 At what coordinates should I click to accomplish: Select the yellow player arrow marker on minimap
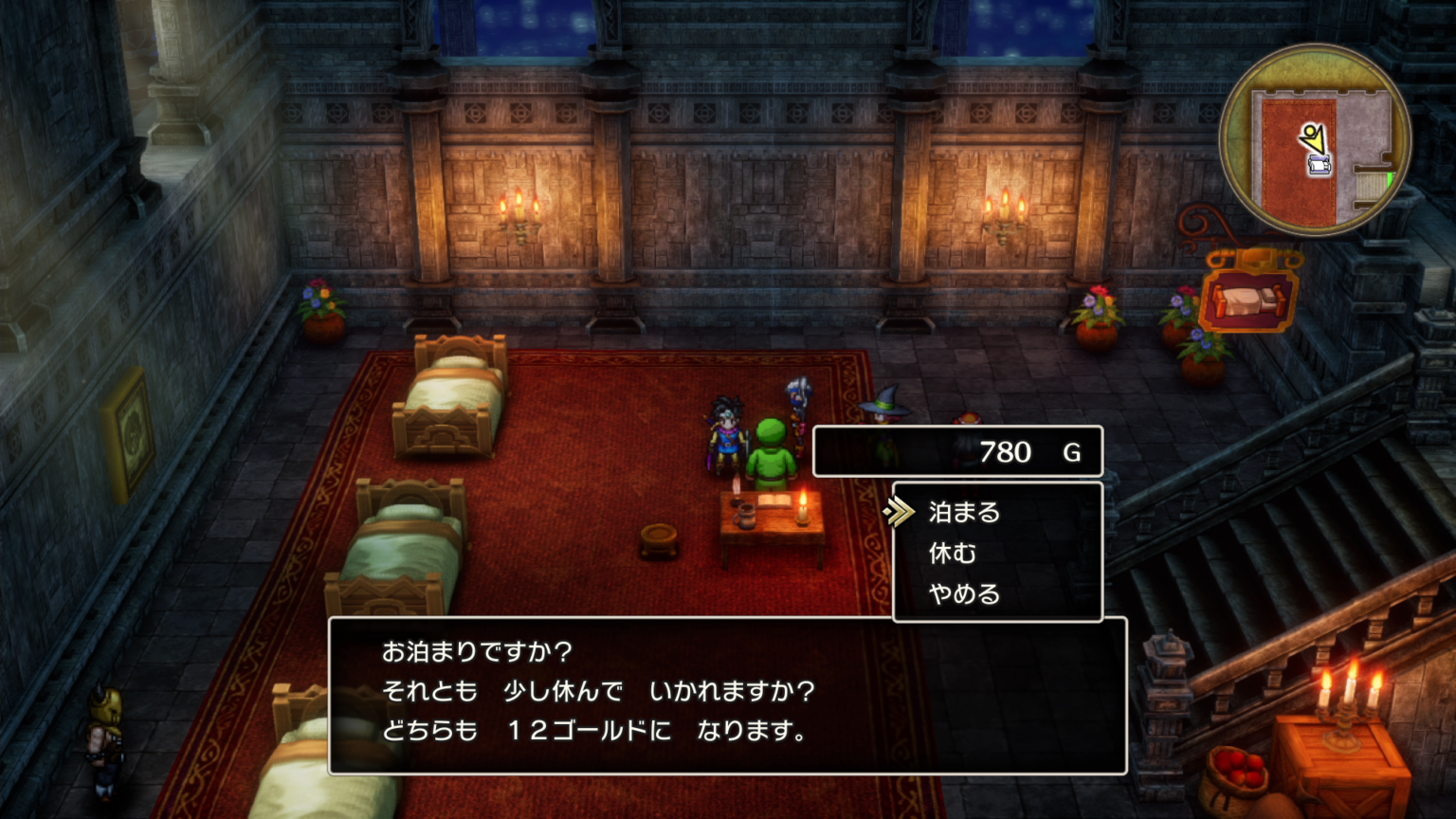(x=1314, y=137)
